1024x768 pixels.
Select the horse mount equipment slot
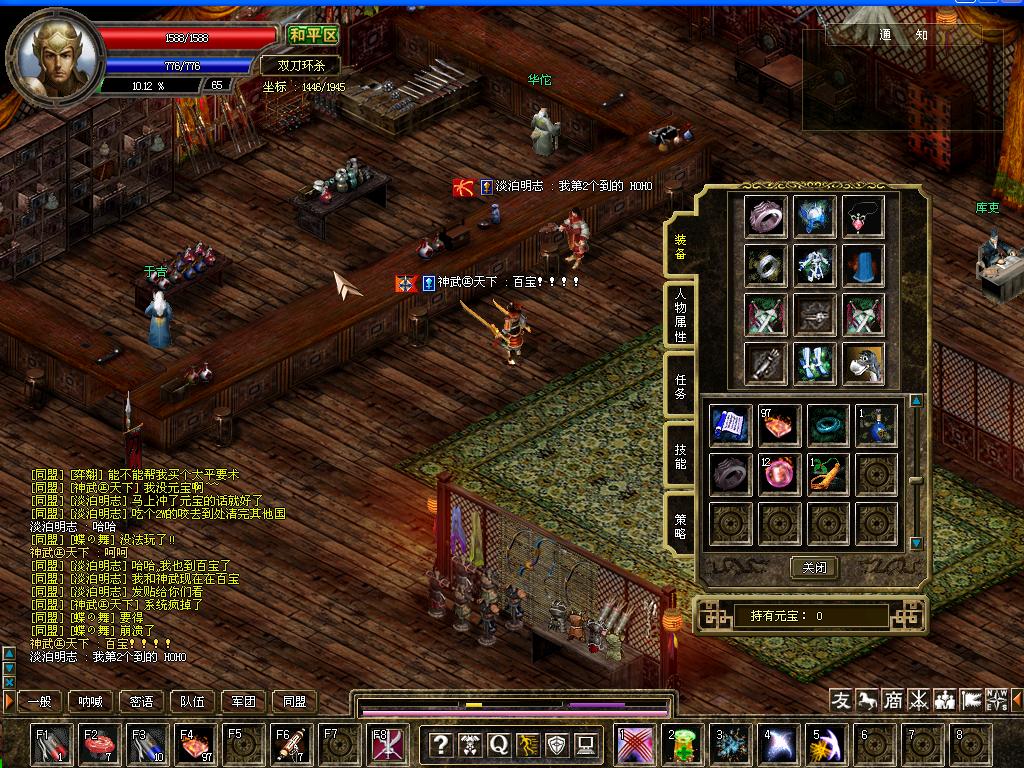pyautogui.click(x=865, y=363)
